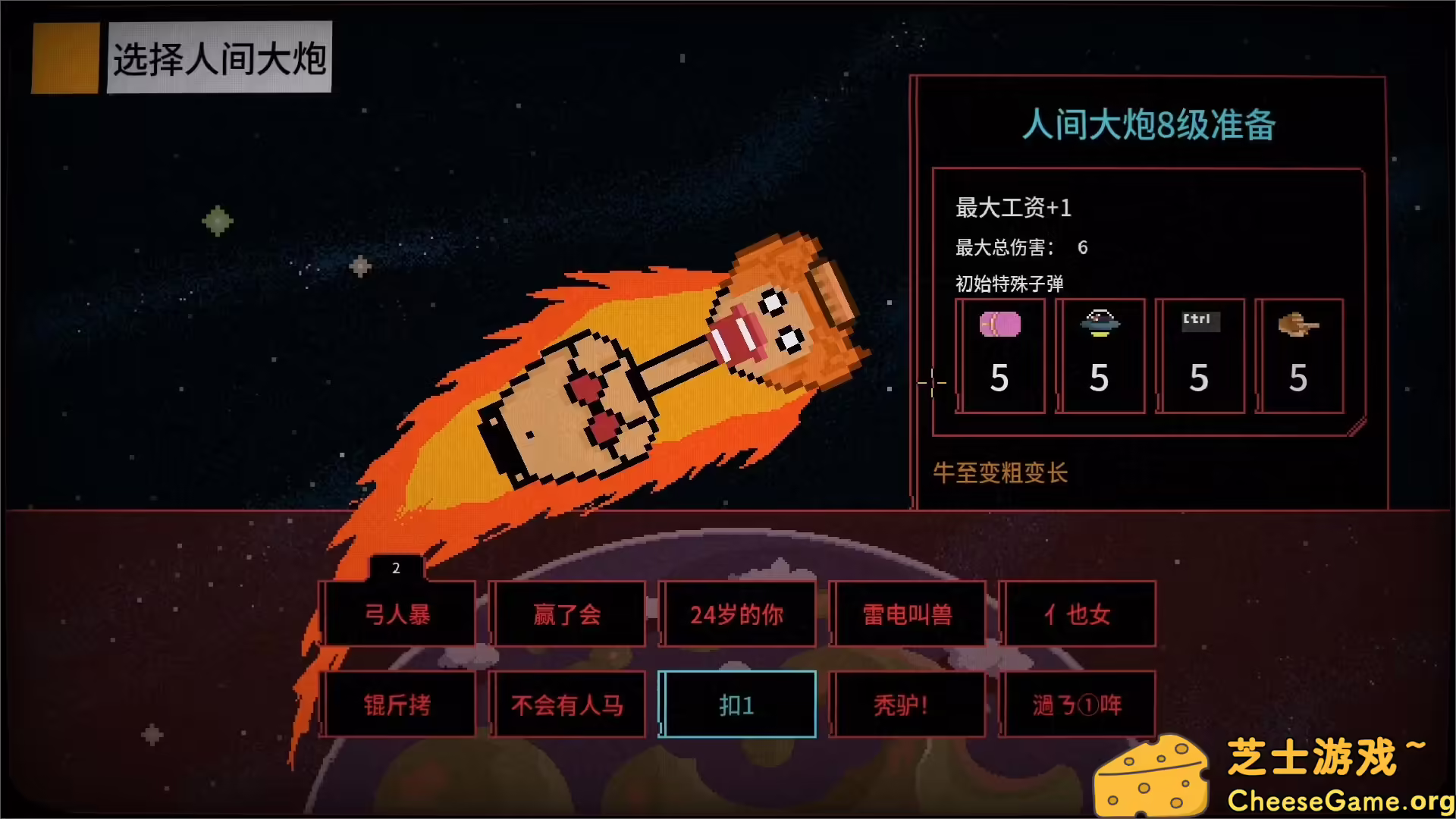This screenshot has width=1456, height=819.
Task: Select the UFO special bullet icon
Action: pyautogui.click(x=1100, y=355)
